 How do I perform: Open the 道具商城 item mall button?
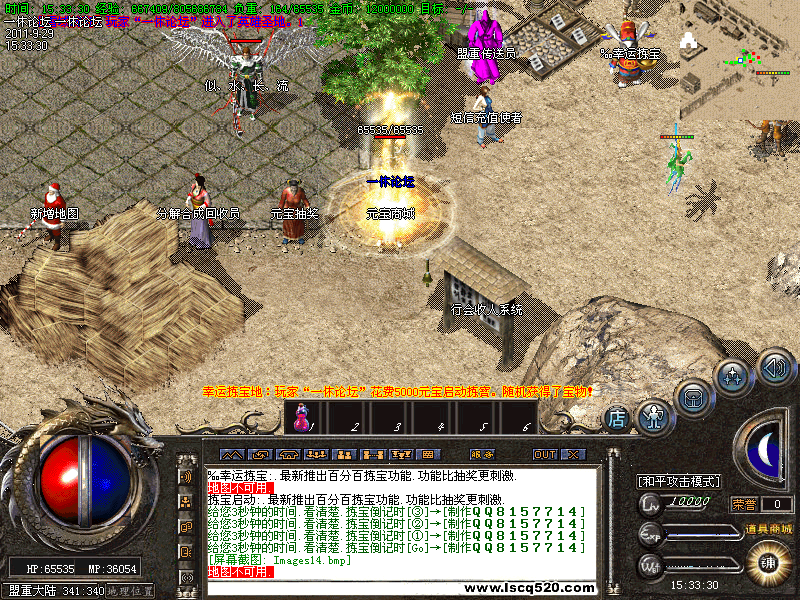[768, 528]
